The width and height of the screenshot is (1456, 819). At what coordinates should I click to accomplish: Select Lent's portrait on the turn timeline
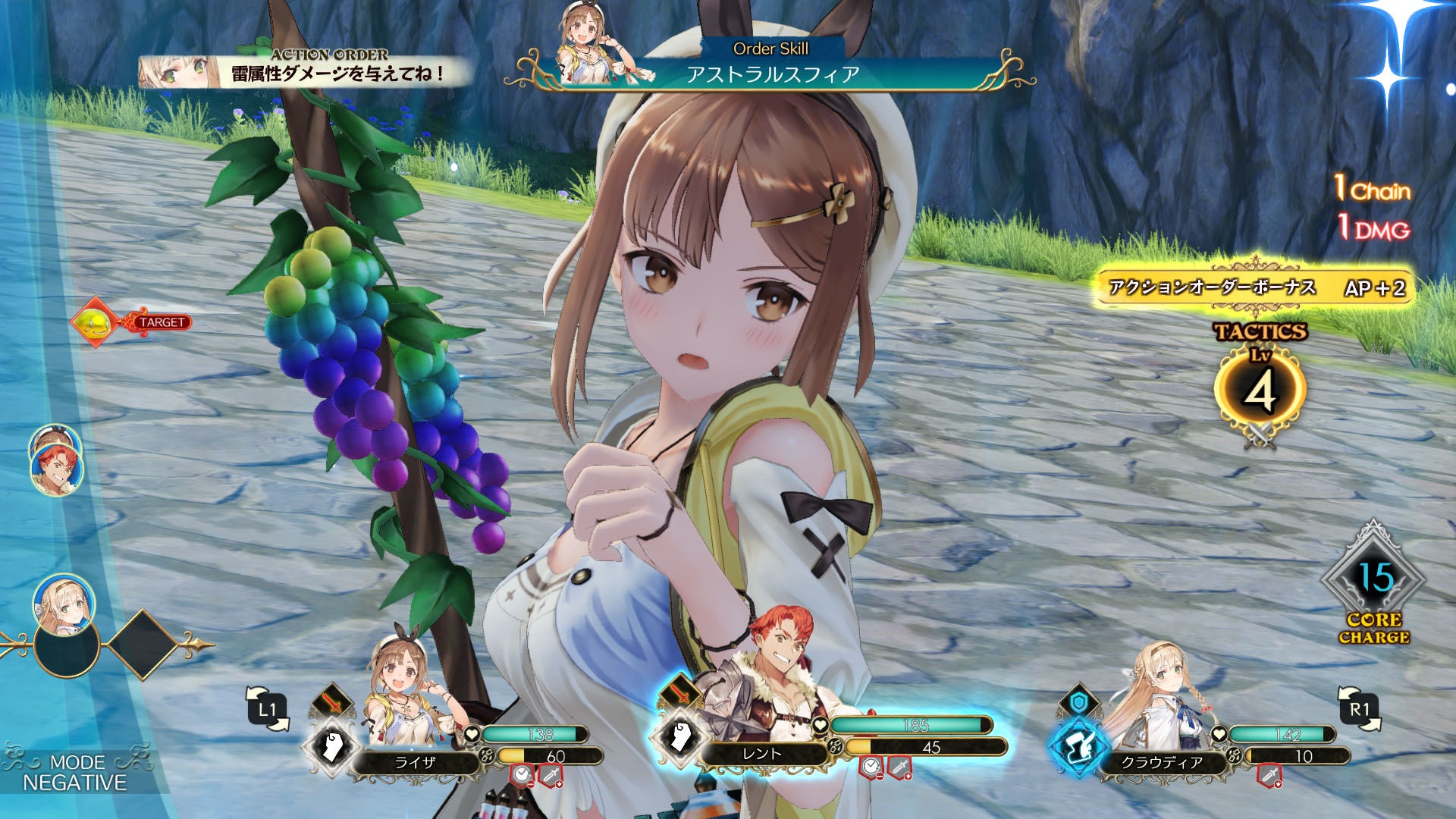pyautogui.click(x=56, y=472)
